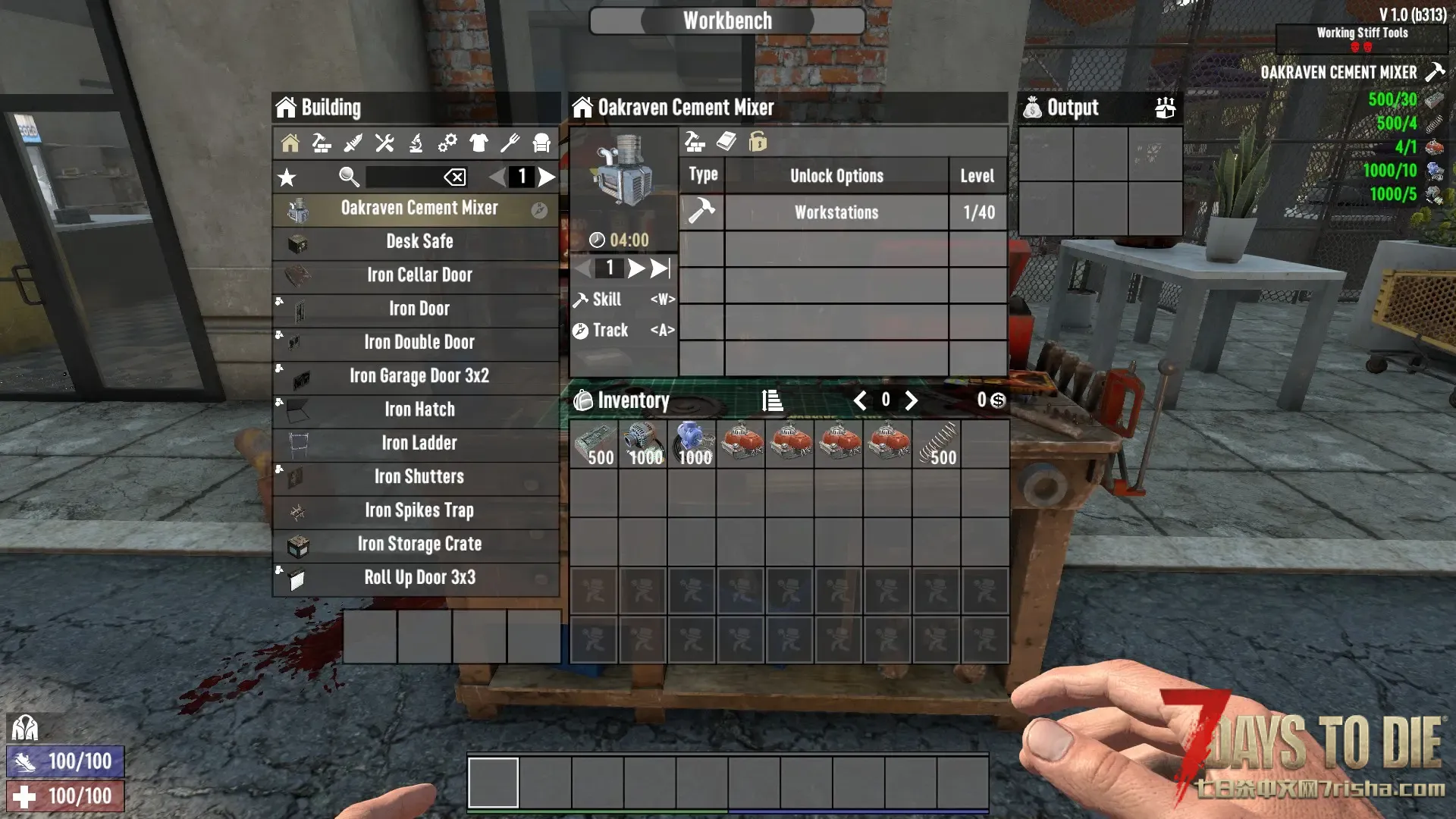
Task: Select the spring stack in inventory
Action: pos(937,444)
